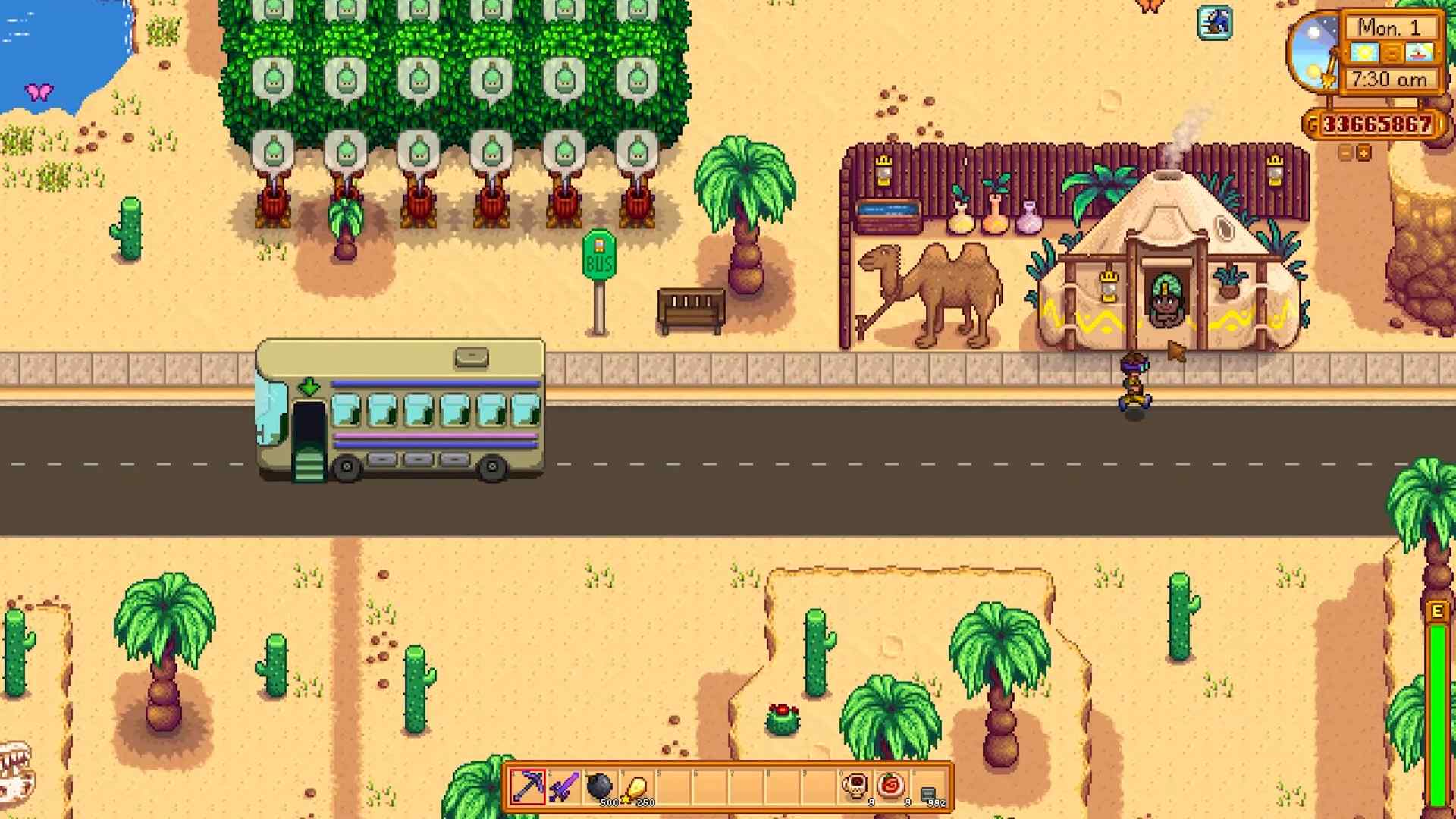
Task: Select the Triple Shot Espresso in the toolbar
Action: click(854, 786)
